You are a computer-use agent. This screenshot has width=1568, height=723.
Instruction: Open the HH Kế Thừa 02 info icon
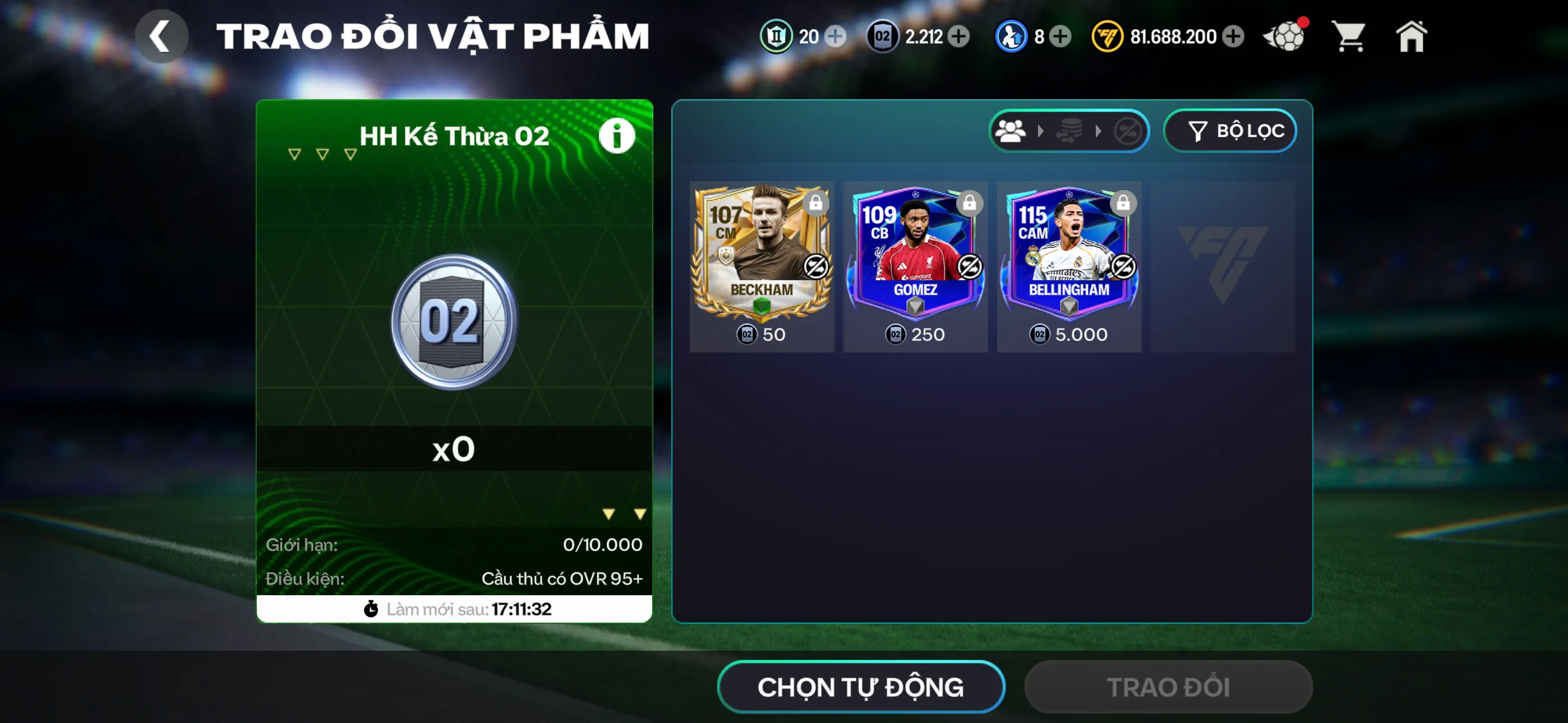point(617,135)
